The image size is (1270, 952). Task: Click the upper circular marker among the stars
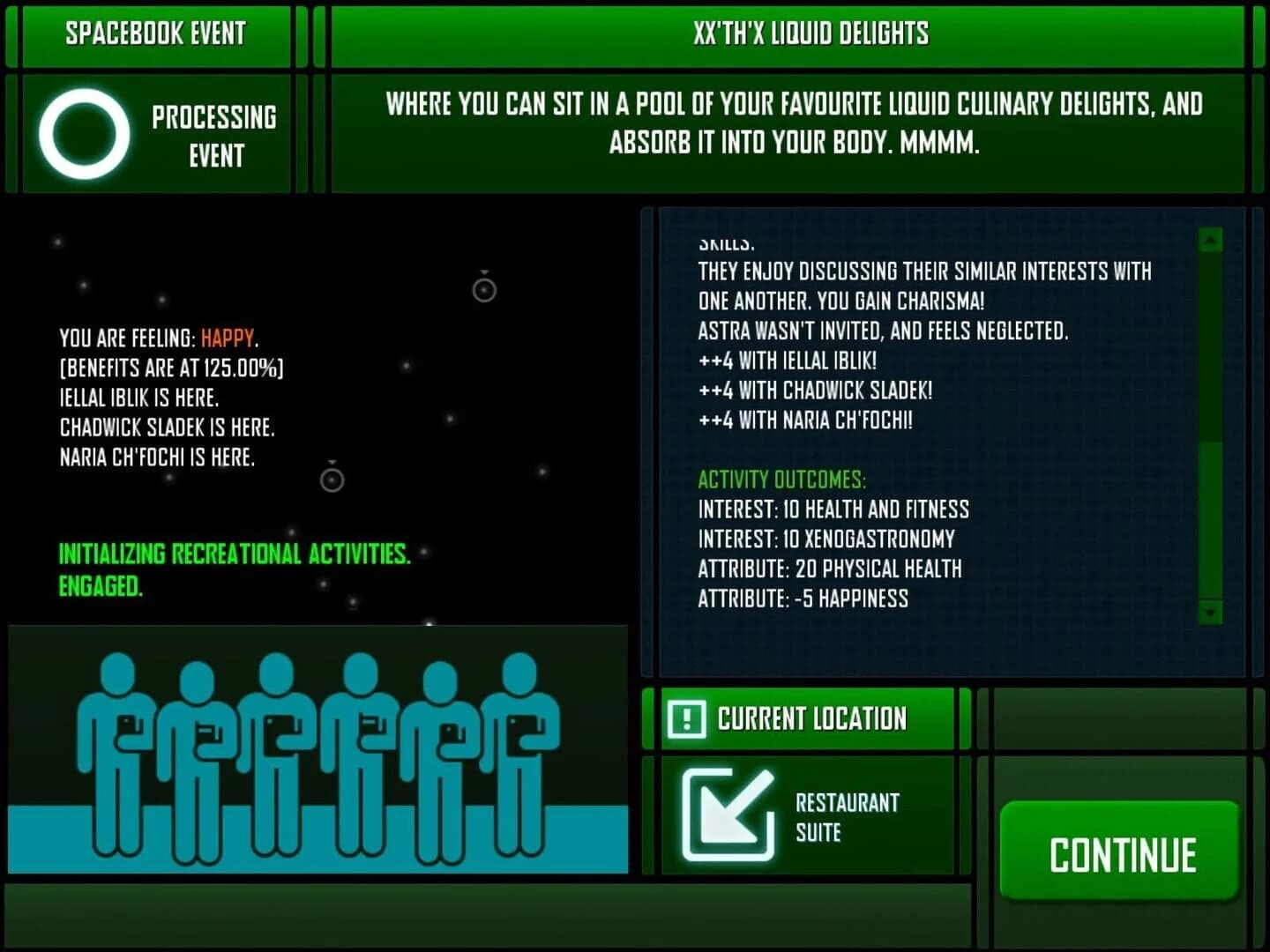point(482,288)
